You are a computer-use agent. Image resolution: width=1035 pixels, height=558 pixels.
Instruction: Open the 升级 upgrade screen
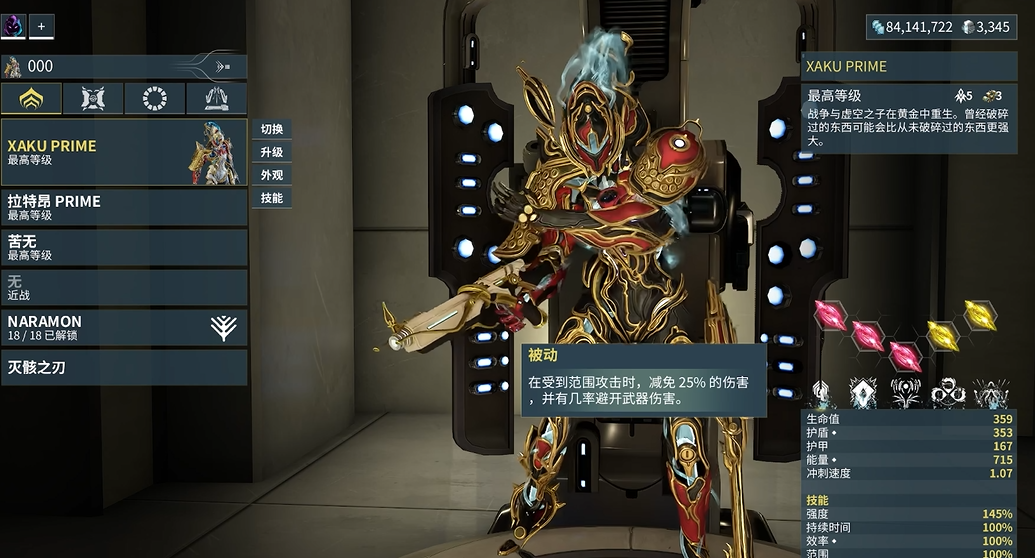271,152
